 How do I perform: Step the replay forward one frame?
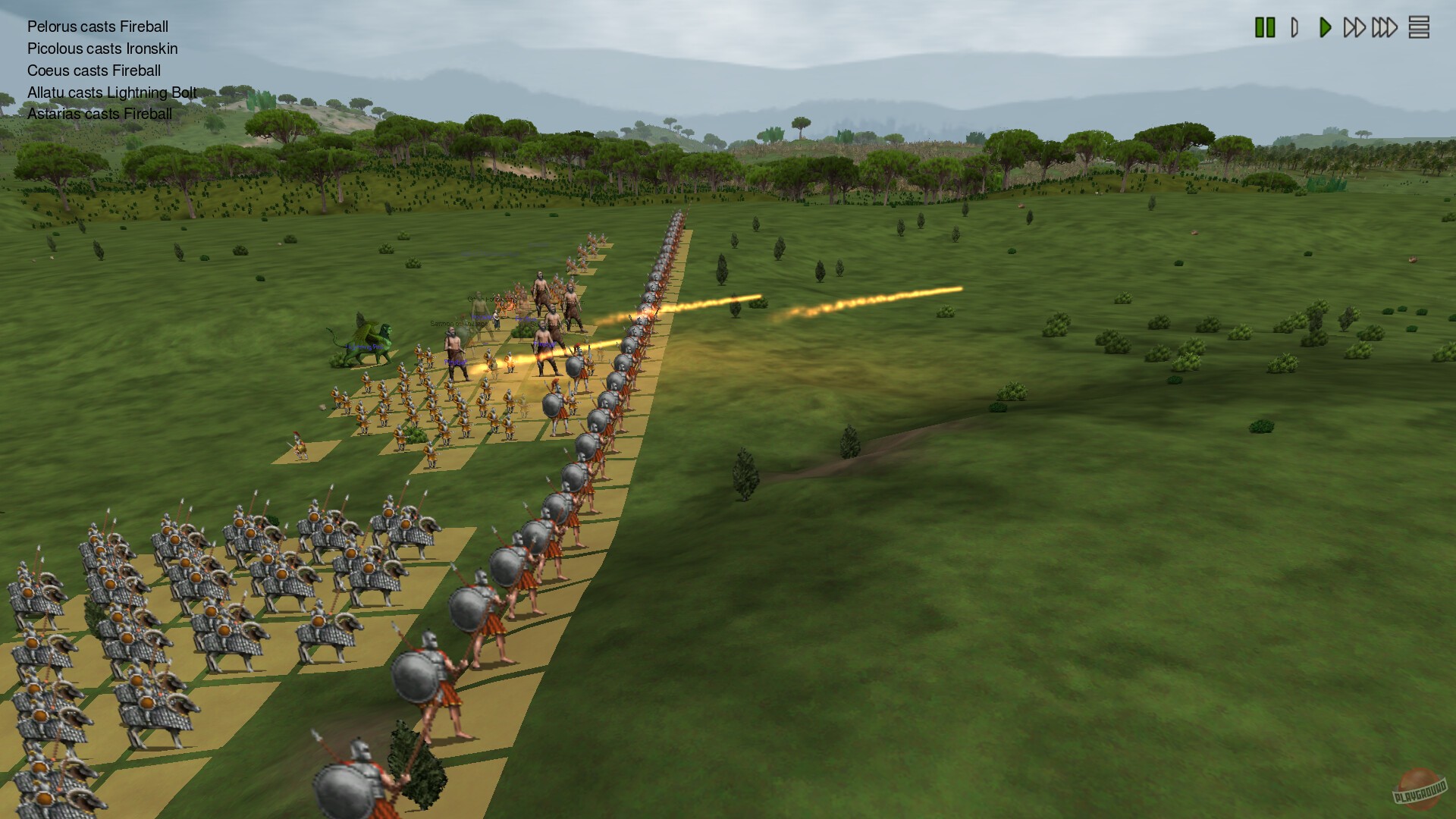(x=1294, y=27)
